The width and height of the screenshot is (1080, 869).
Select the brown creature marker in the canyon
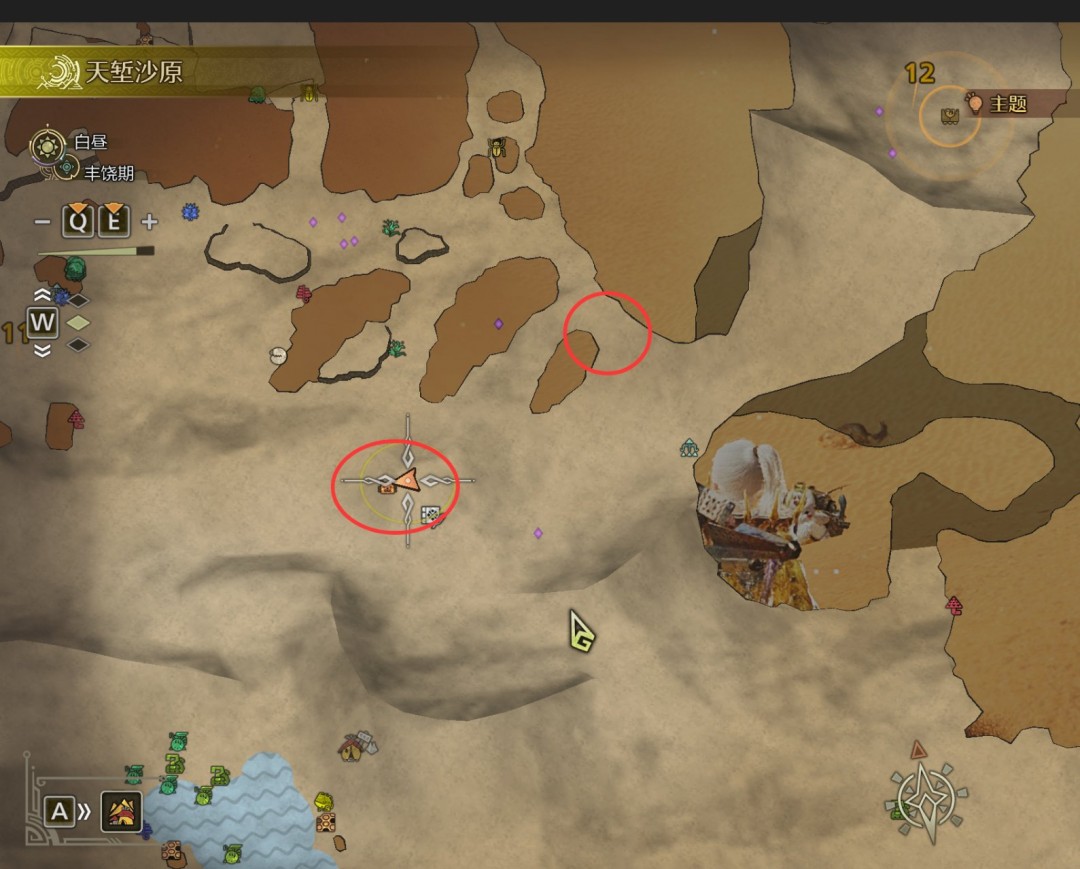(863, 433)
